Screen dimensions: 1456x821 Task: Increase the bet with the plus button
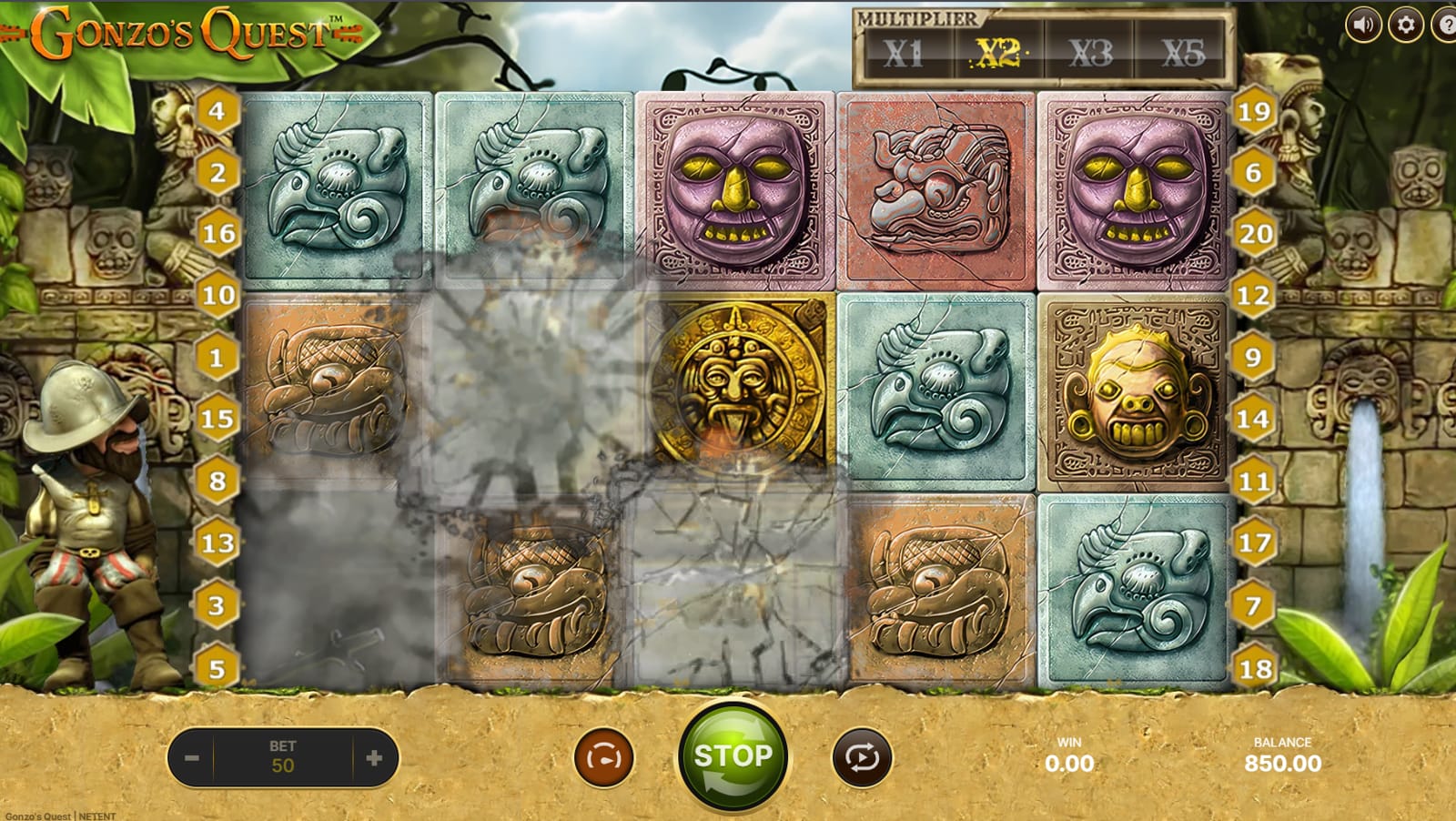pyautogui.click(x=374, y=757)
